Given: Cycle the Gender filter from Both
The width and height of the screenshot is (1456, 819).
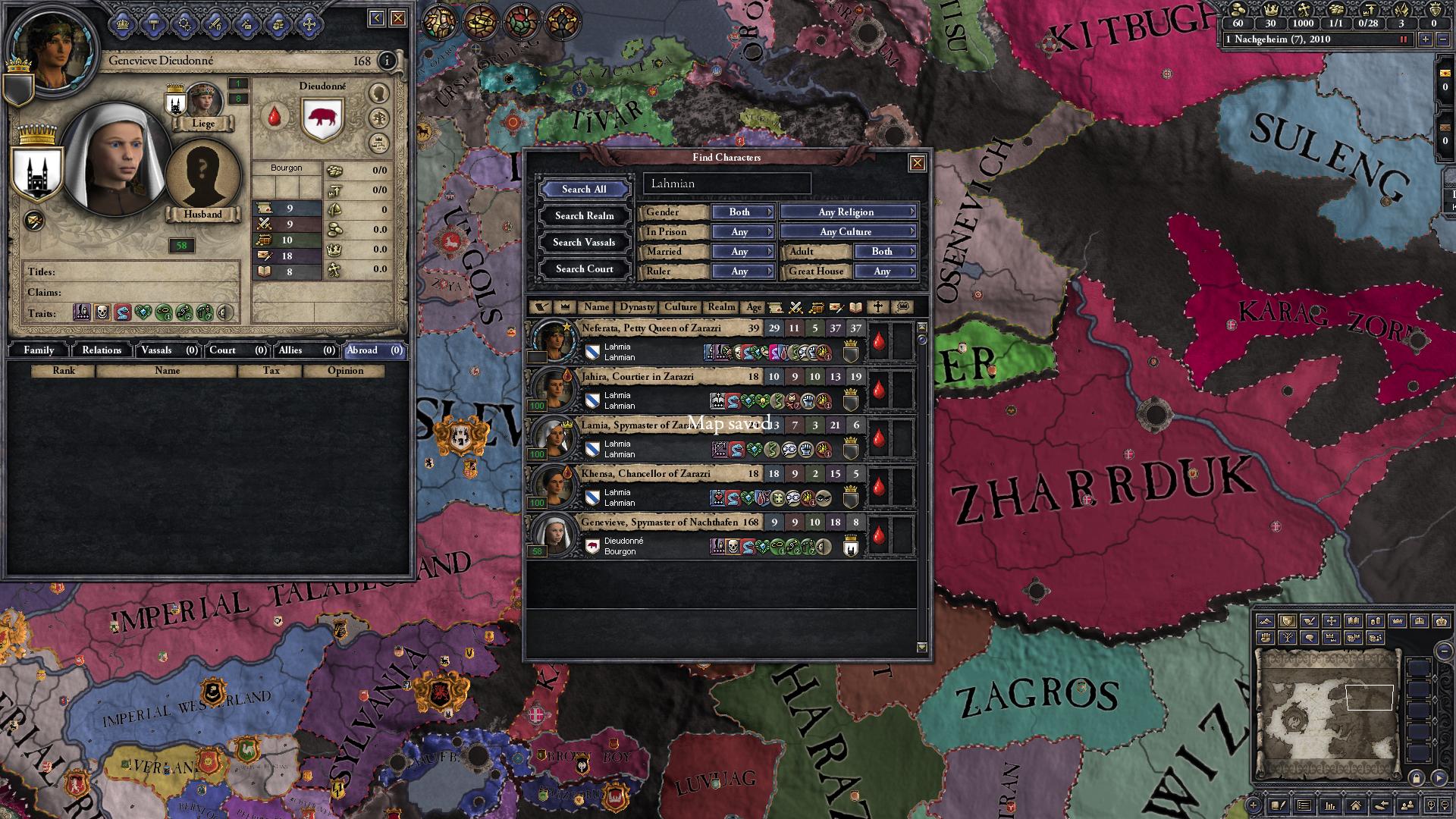Looking at the screenshot, I should tap(742, 212).
